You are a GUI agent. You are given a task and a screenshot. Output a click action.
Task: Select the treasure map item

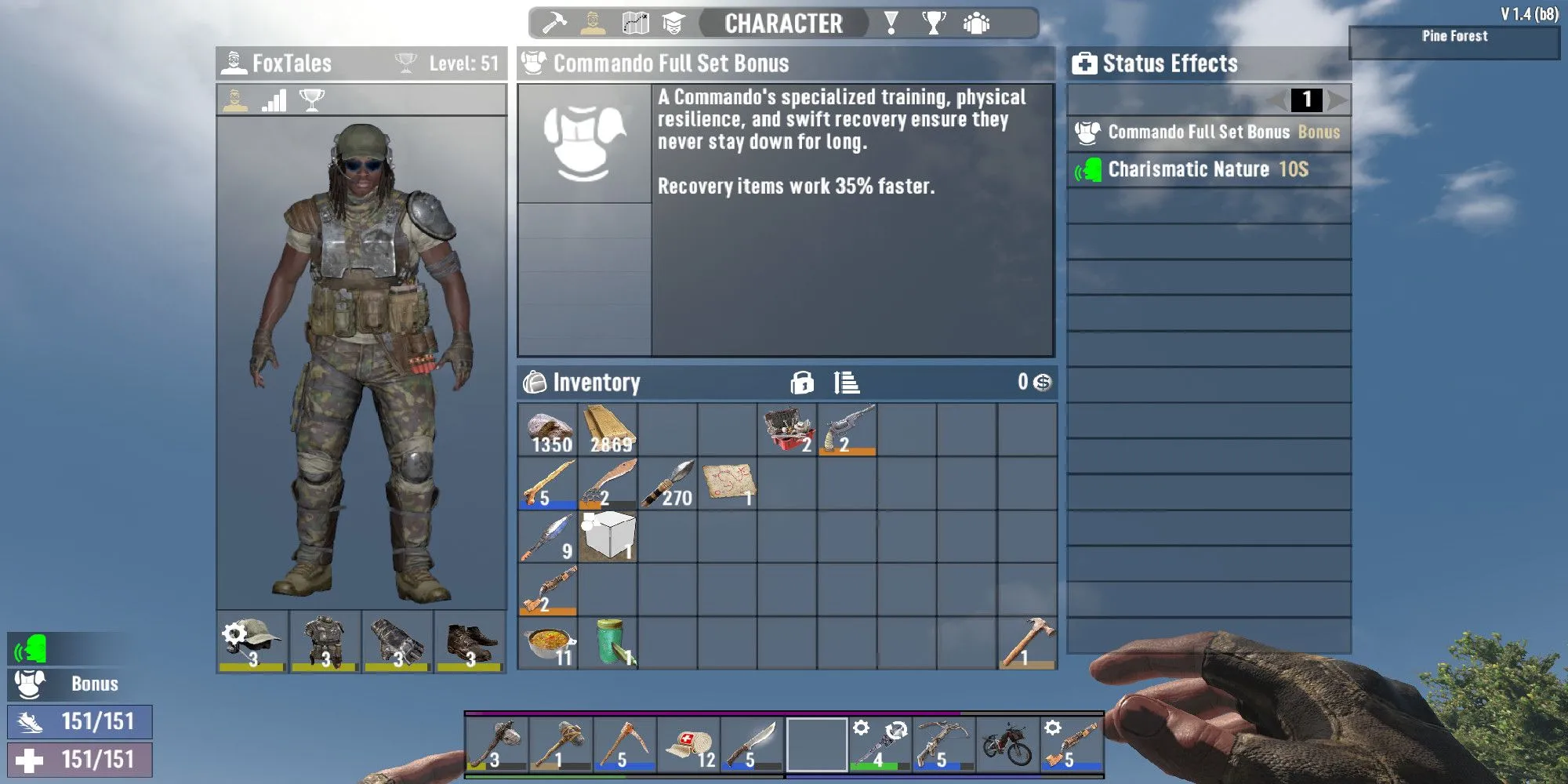coord(728,483)
